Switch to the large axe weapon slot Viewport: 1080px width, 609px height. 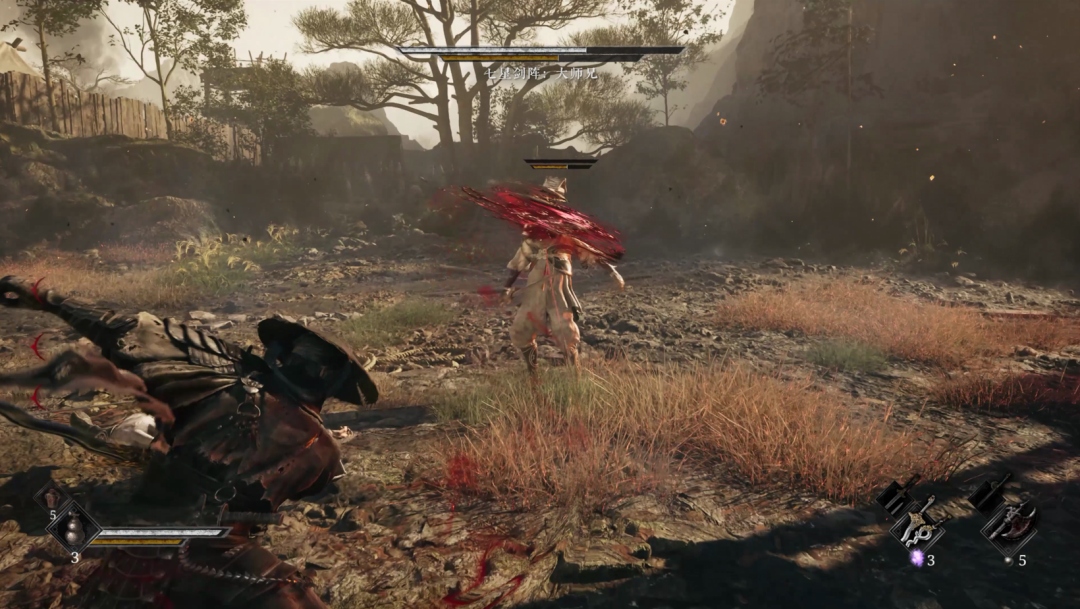[1010, 527]
